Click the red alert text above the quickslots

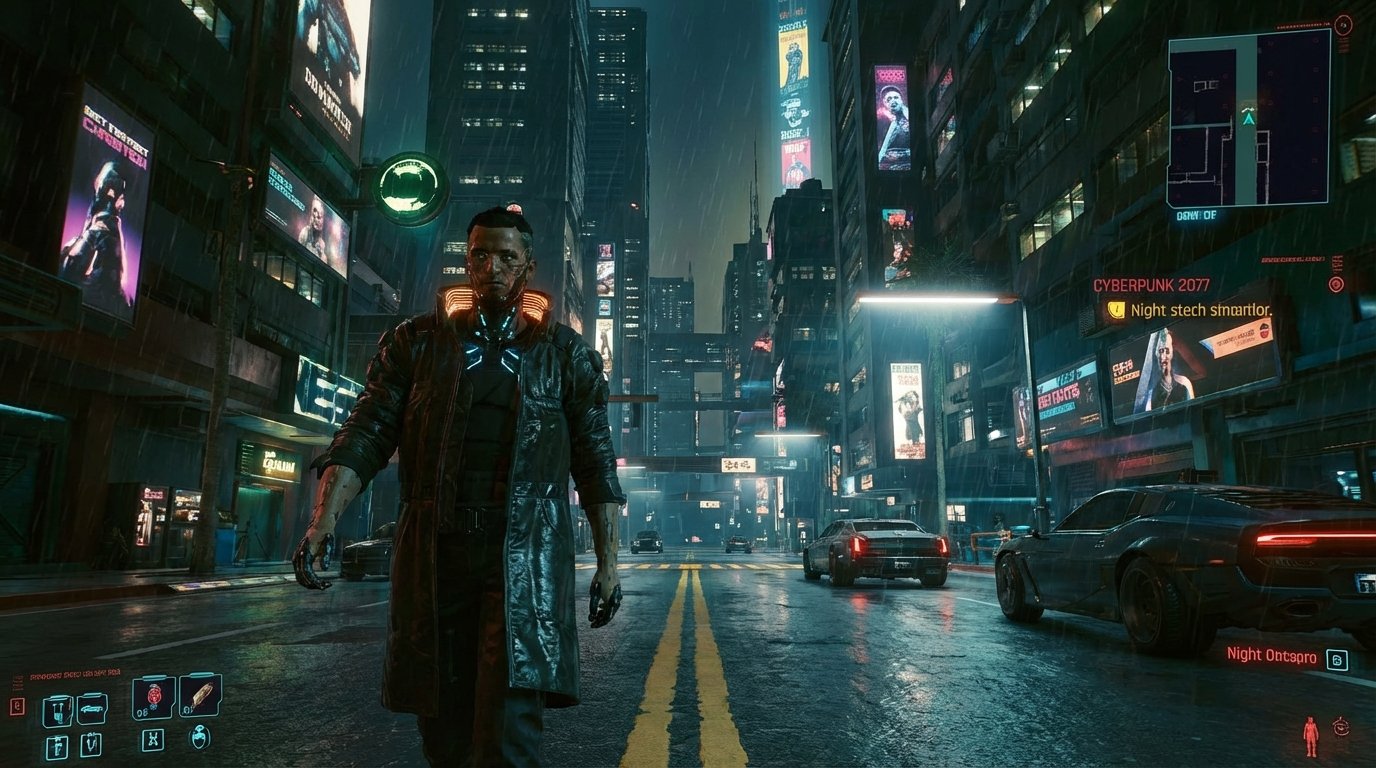pos(75,672)
